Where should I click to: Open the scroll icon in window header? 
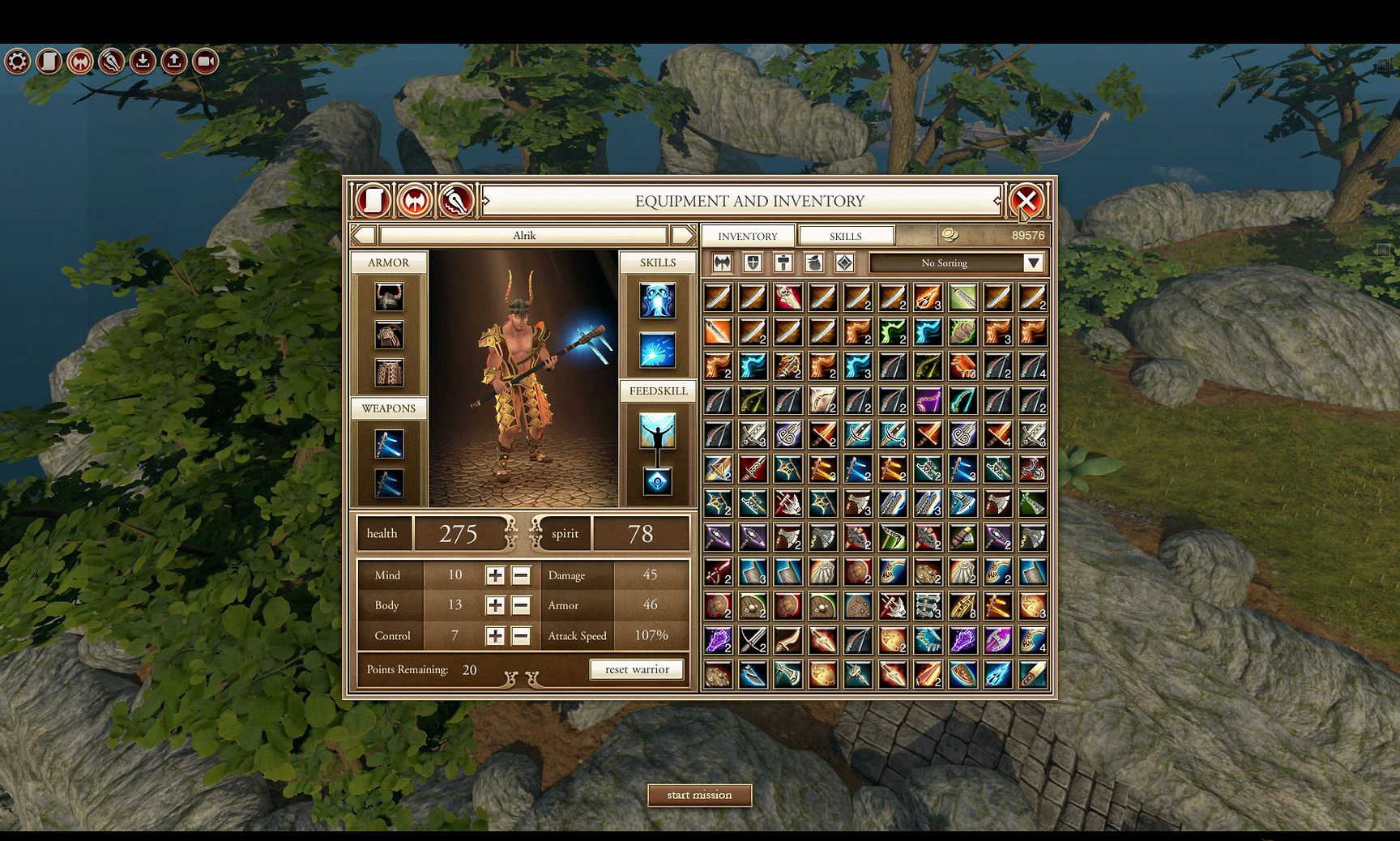(x=373, y=200)
